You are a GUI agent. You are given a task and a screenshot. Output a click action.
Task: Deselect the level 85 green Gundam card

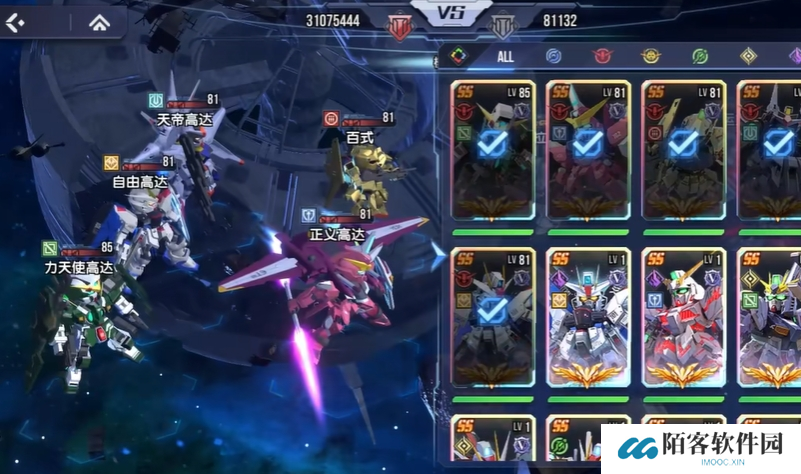tap(493, 148)
